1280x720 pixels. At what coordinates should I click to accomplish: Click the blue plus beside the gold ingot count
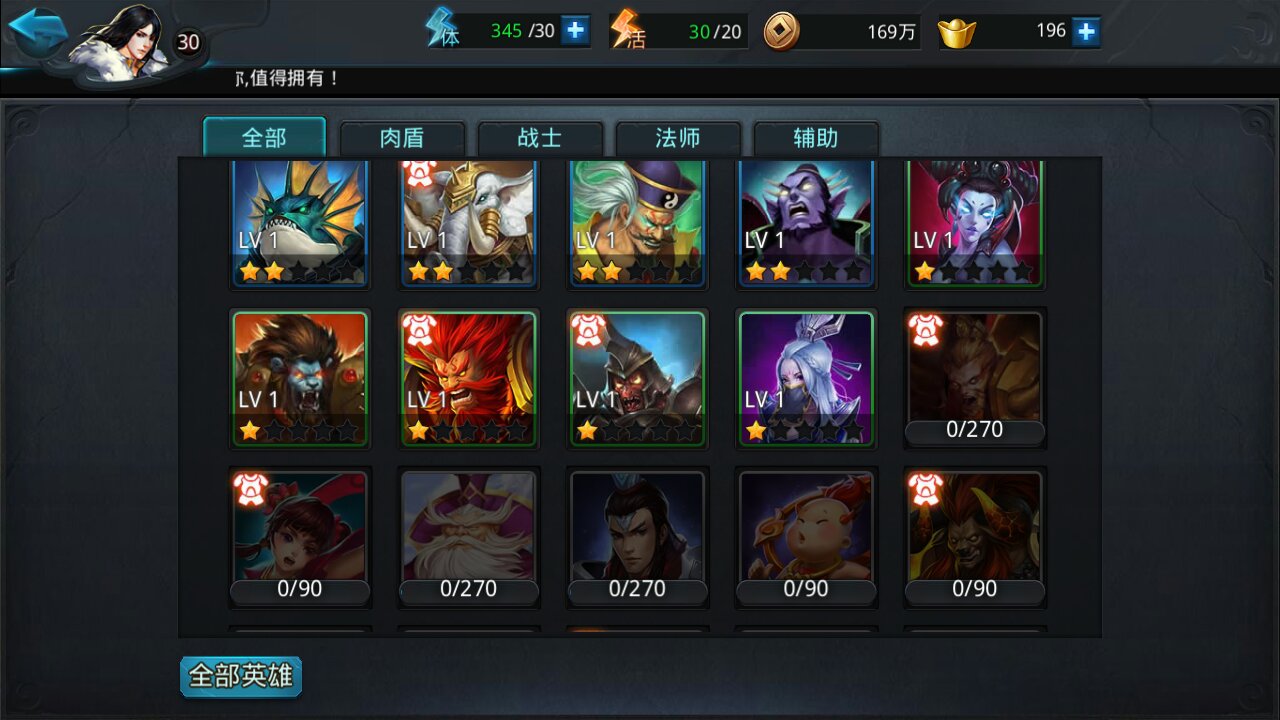(1085, 31)
